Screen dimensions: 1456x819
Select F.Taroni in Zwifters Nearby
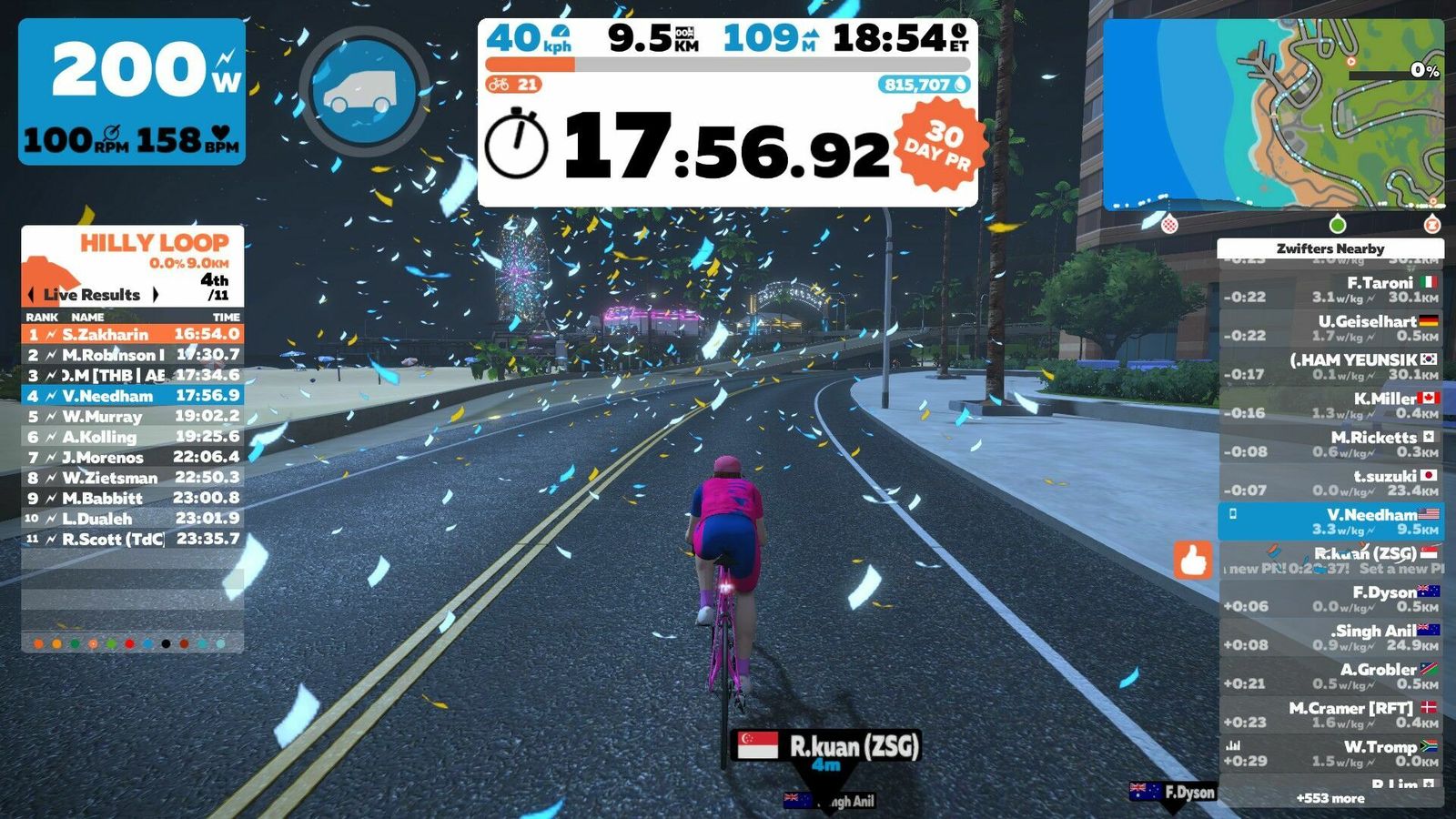(x=1330, y=289)
